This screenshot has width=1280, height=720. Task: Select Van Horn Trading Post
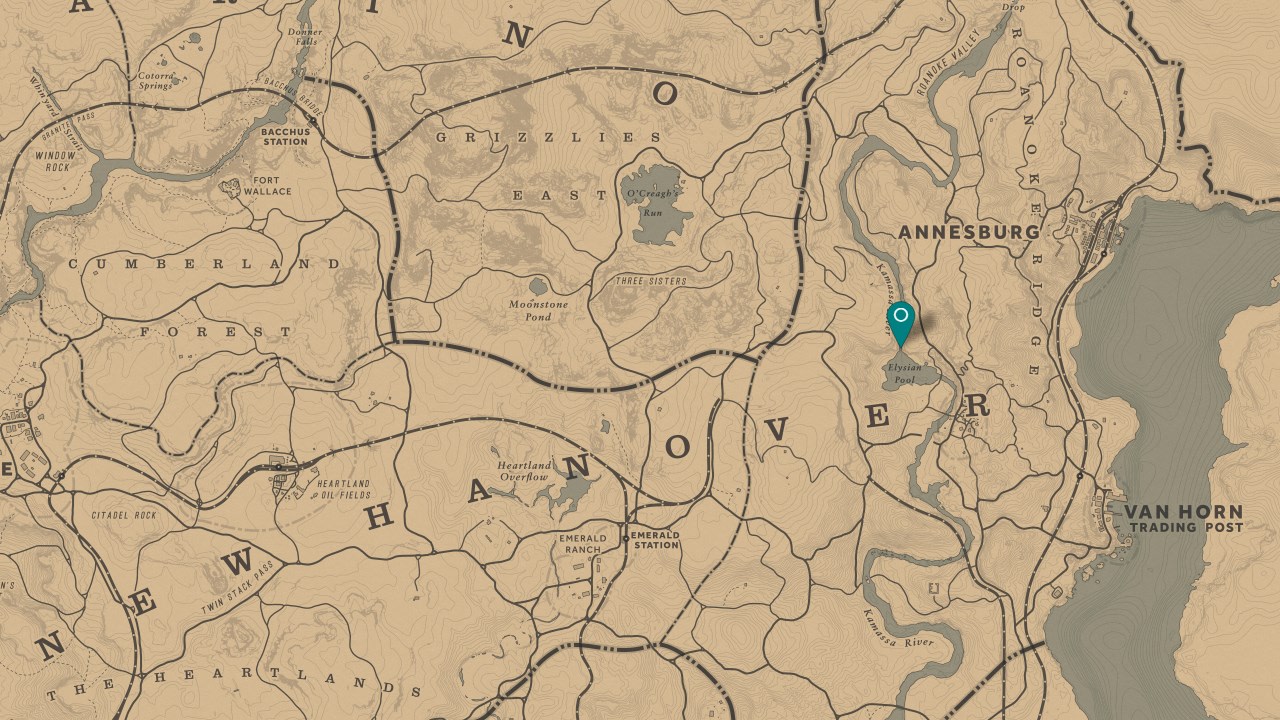click(x=1184, y=517)
